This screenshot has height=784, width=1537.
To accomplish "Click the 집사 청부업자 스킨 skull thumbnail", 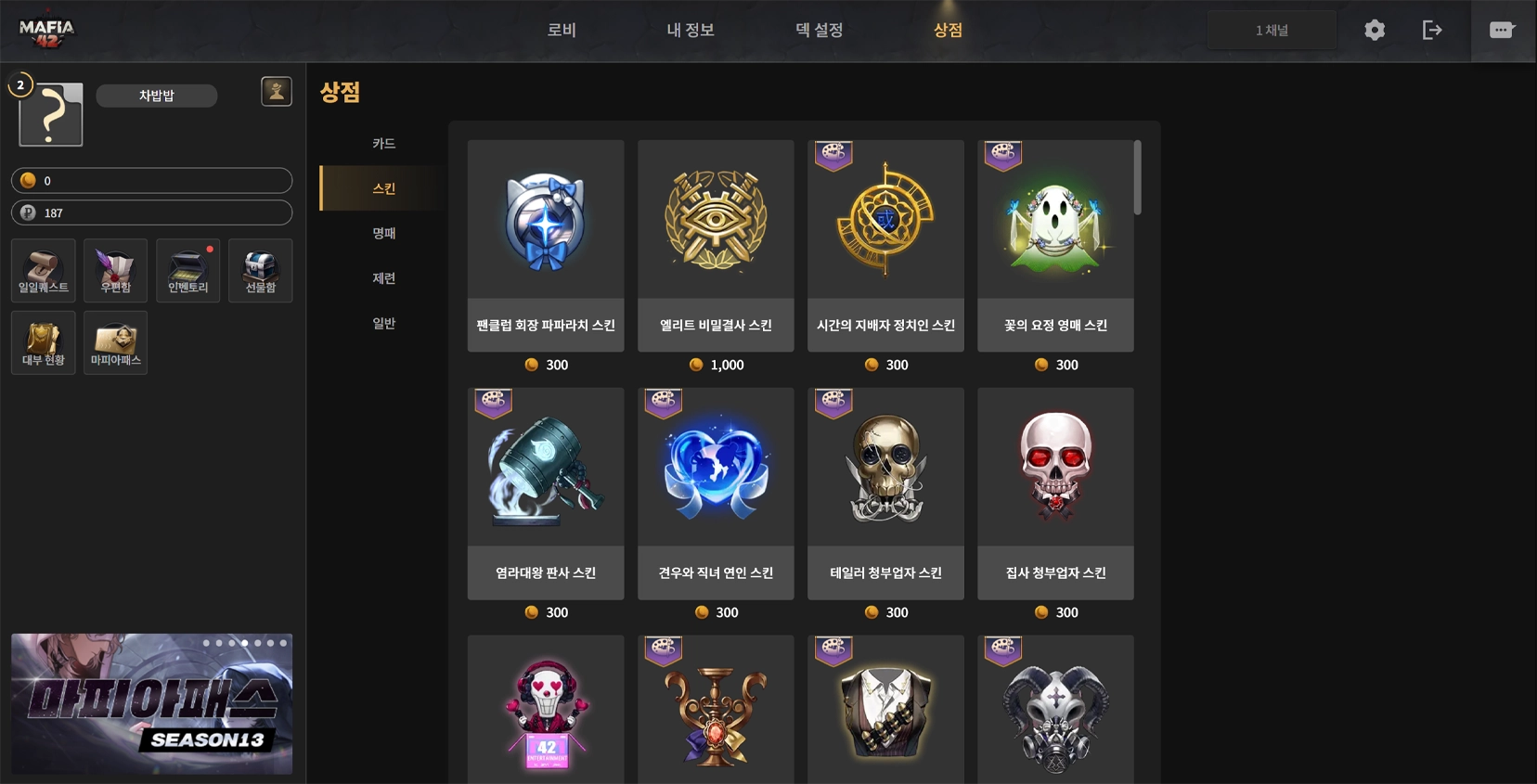I will (x=1055, y=466).
